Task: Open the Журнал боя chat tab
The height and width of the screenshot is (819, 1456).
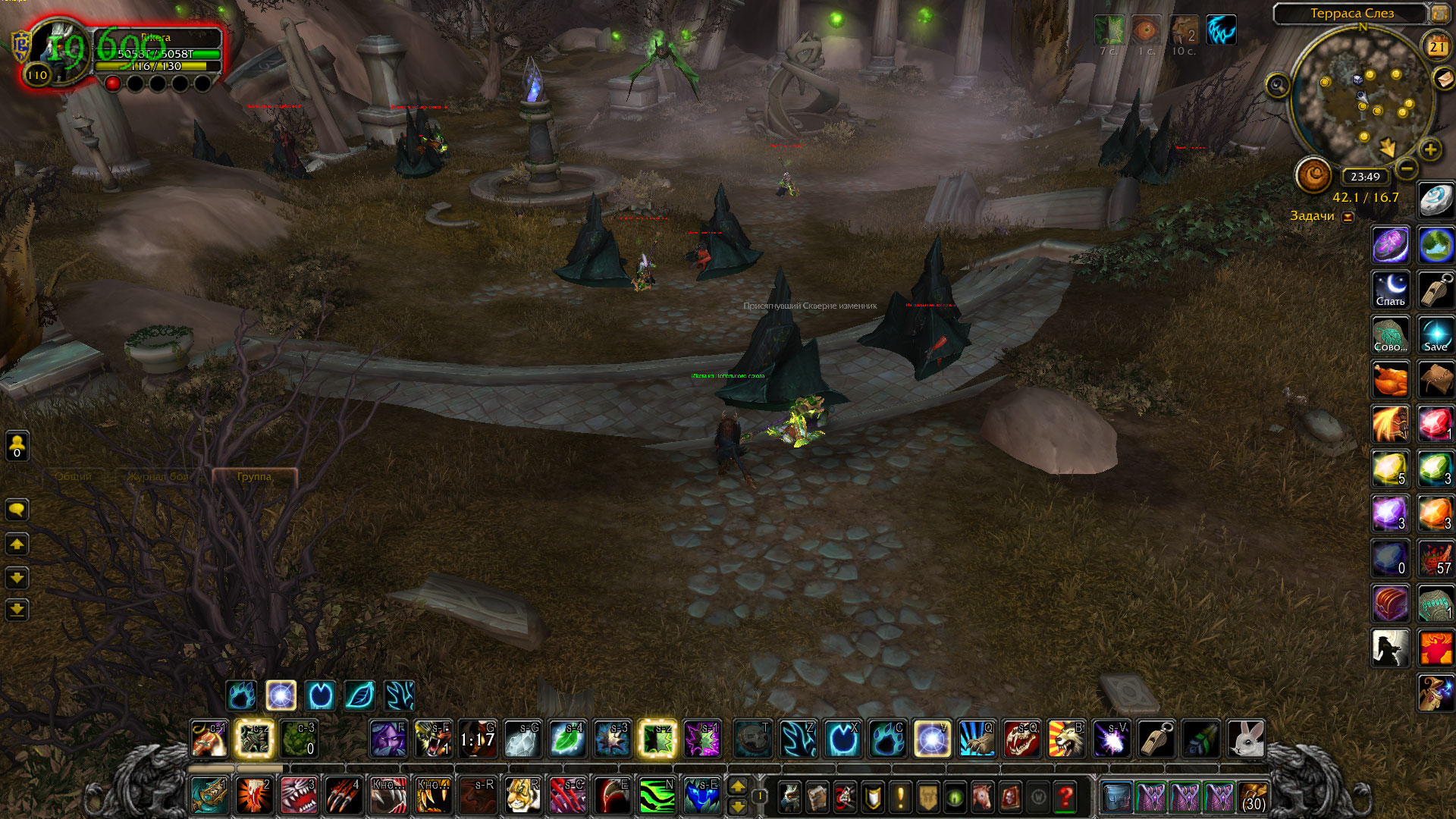Action: (x=158, y=476)
